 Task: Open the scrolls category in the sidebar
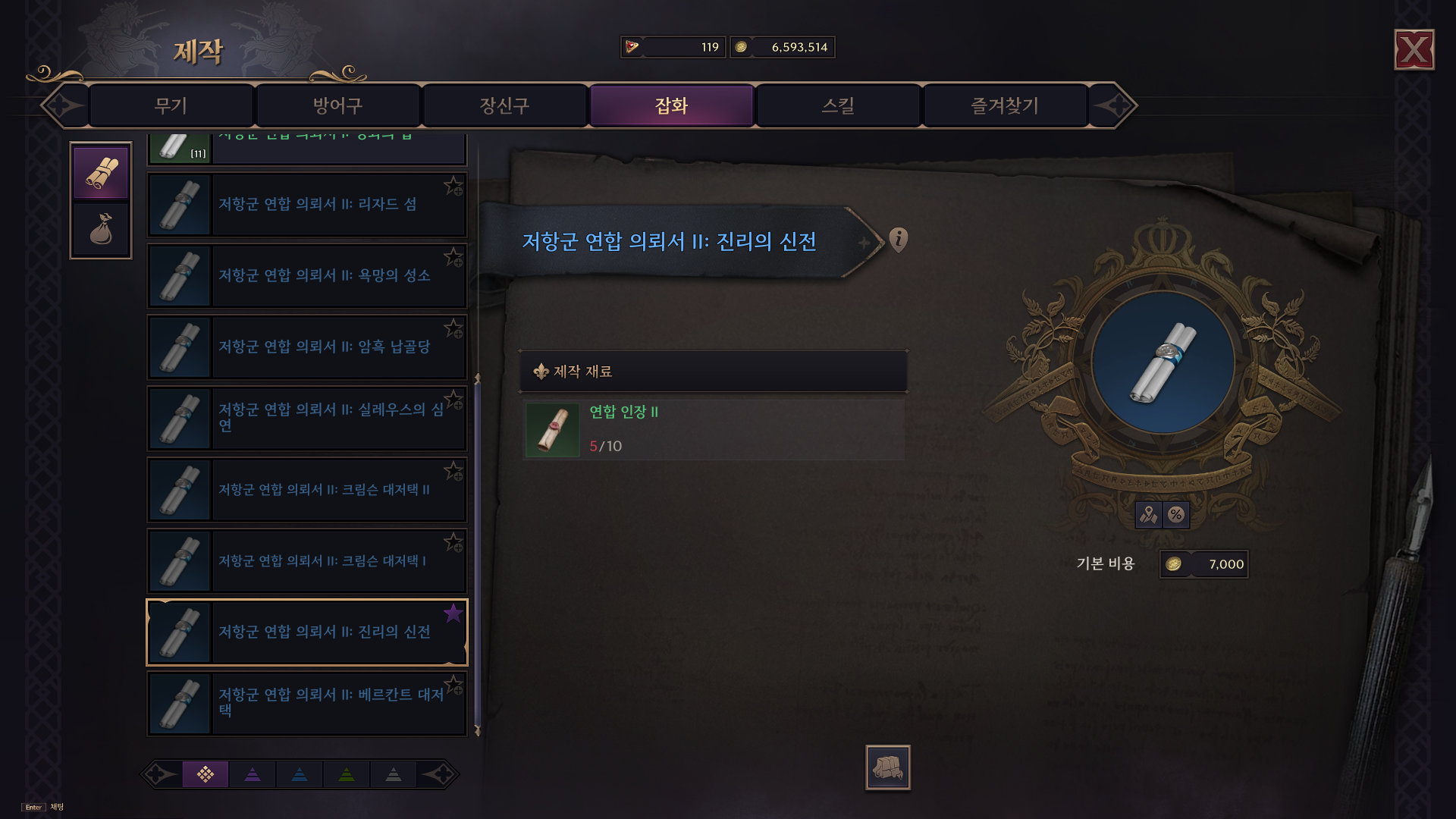point(101,173)
